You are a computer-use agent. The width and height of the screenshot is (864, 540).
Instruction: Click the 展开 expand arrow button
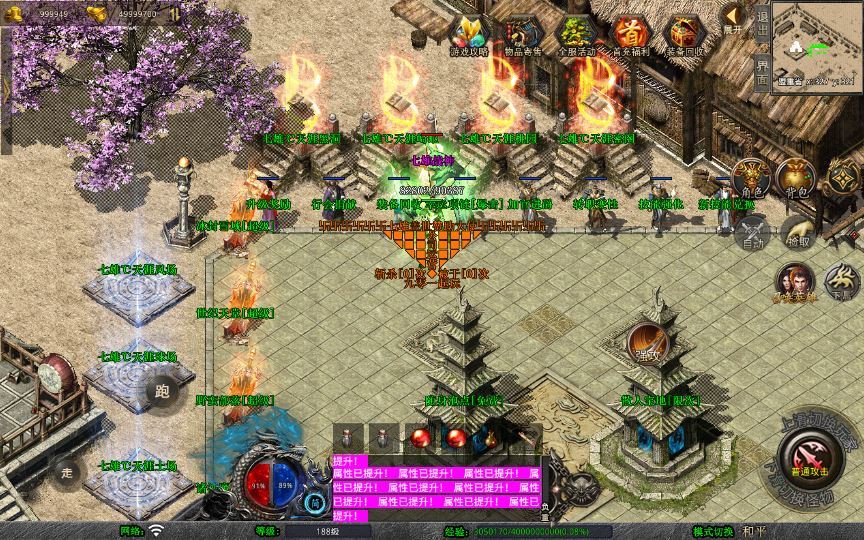tap(734, 18)
